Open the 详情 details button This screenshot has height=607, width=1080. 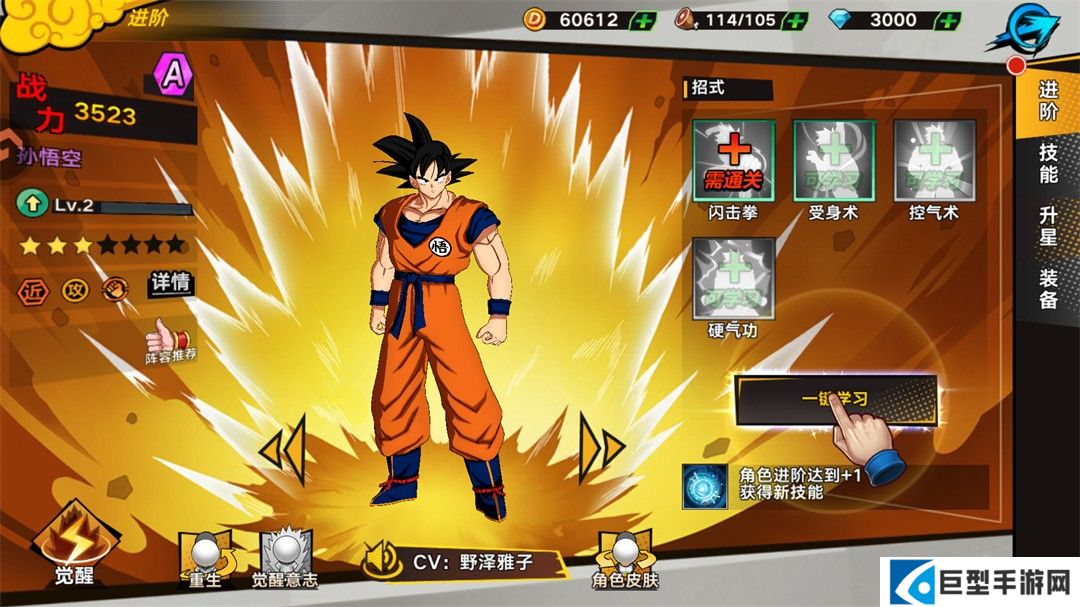point(170,283)
